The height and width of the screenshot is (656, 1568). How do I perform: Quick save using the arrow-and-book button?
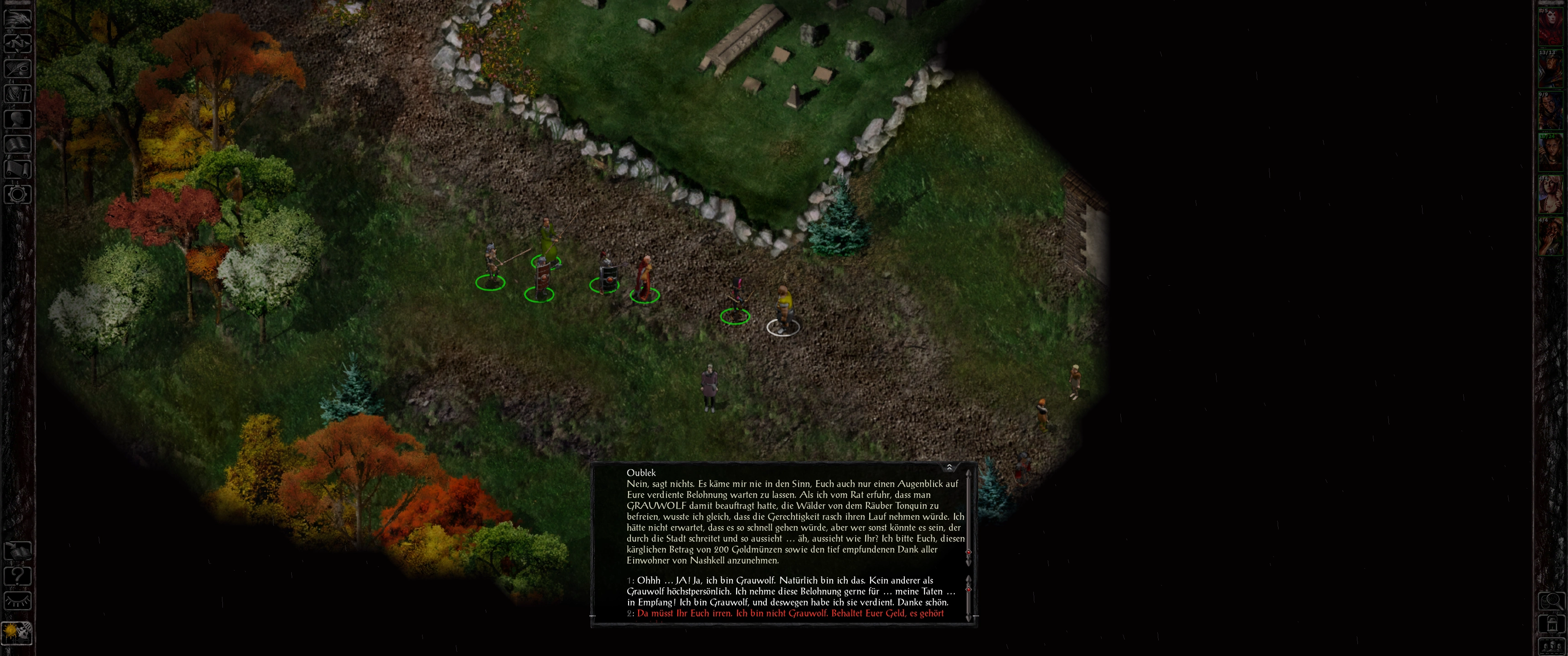[18, 551]
